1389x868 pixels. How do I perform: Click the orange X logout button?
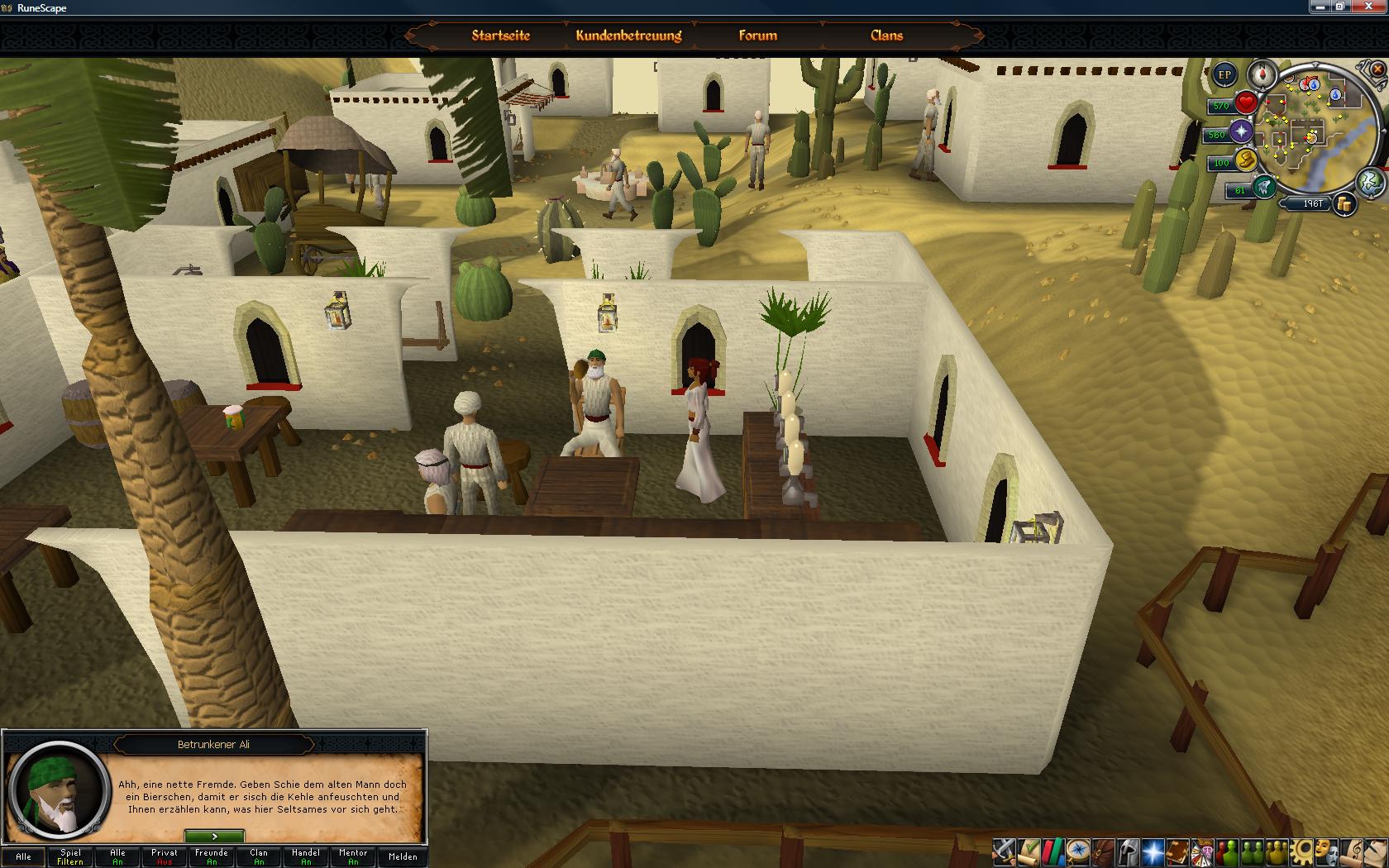click(1377, 71)
